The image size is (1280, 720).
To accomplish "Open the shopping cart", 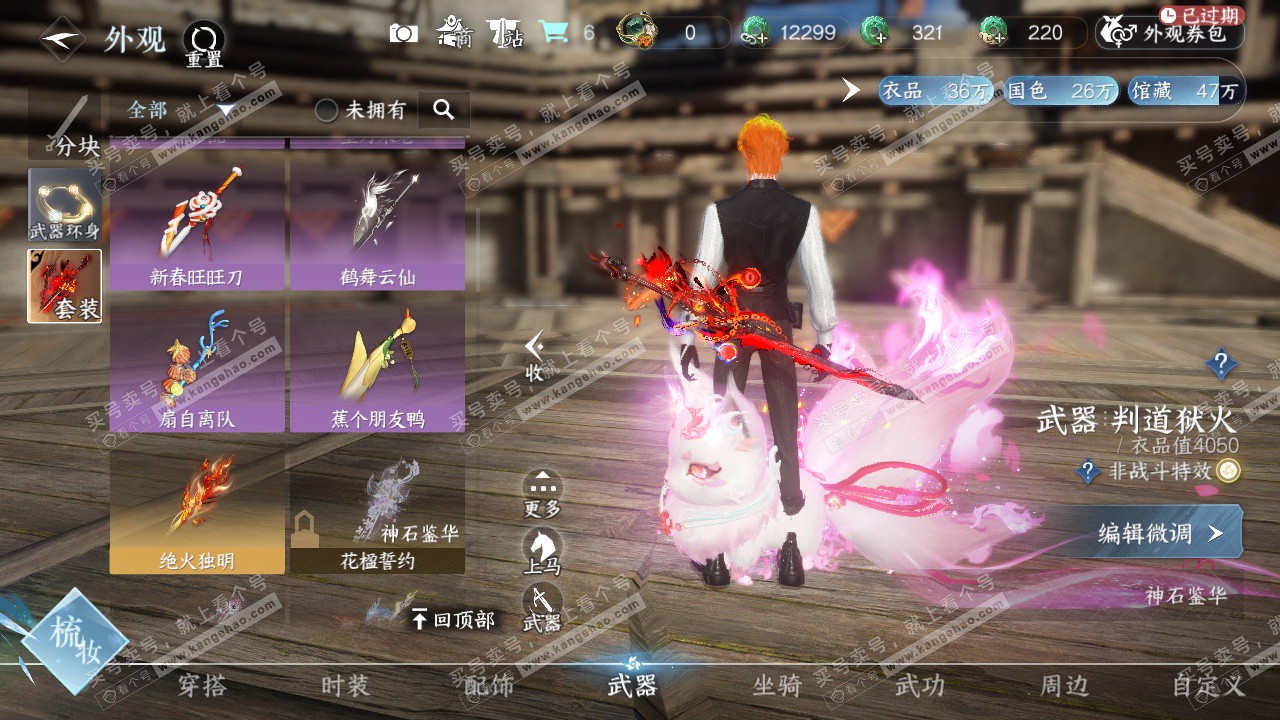I will (x=552, y=33).
